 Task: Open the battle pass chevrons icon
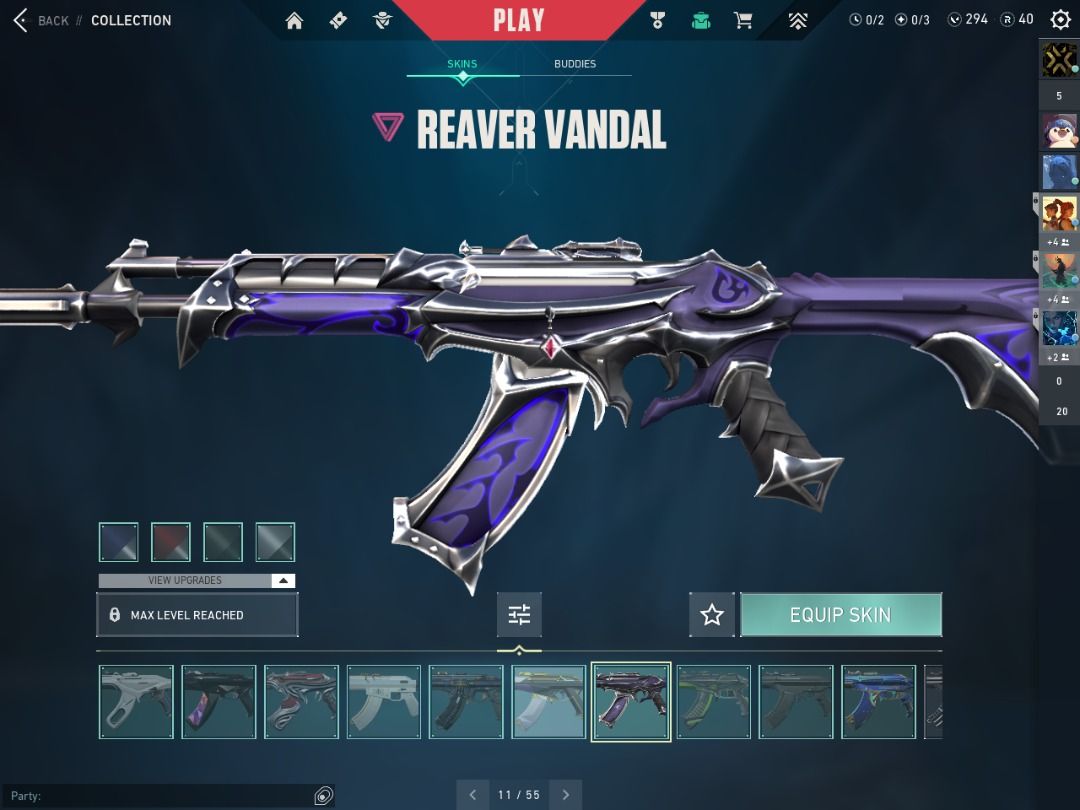(x=797, y=20)
